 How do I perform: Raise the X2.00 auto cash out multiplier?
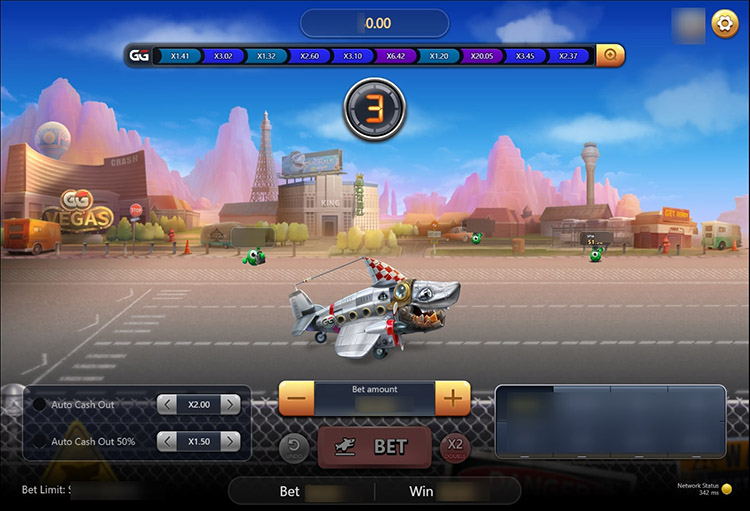[231, 405]
